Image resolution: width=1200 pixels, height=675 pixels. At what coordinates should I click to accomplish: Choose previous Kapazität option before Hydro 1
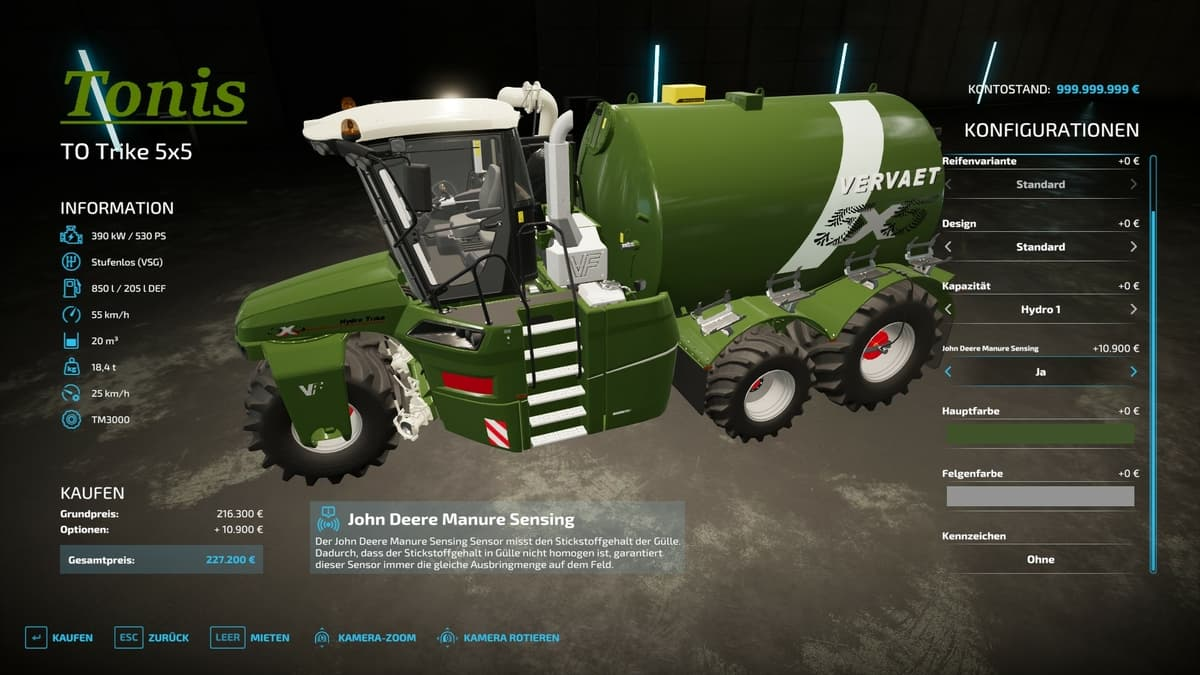point(948,310)
